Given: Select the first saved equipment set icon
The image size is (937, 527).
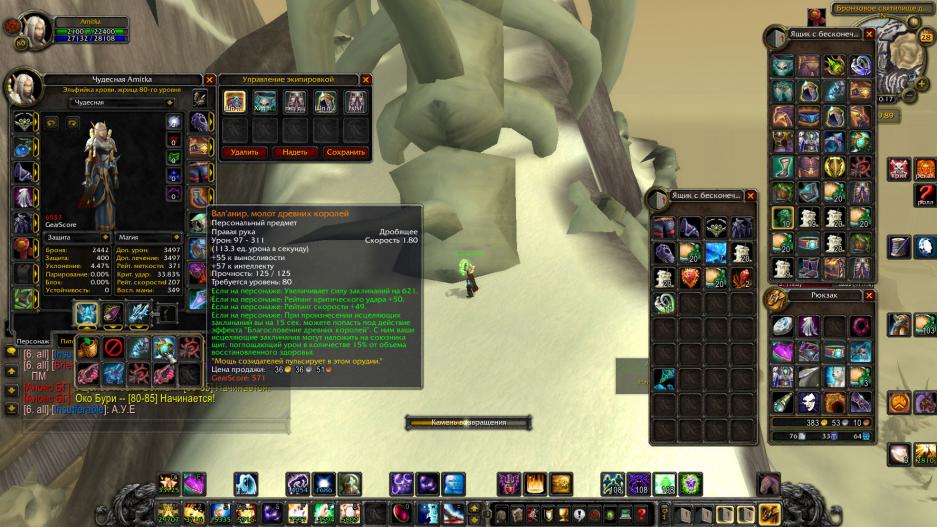Looking at the screenshot, I should click(234, 101).
